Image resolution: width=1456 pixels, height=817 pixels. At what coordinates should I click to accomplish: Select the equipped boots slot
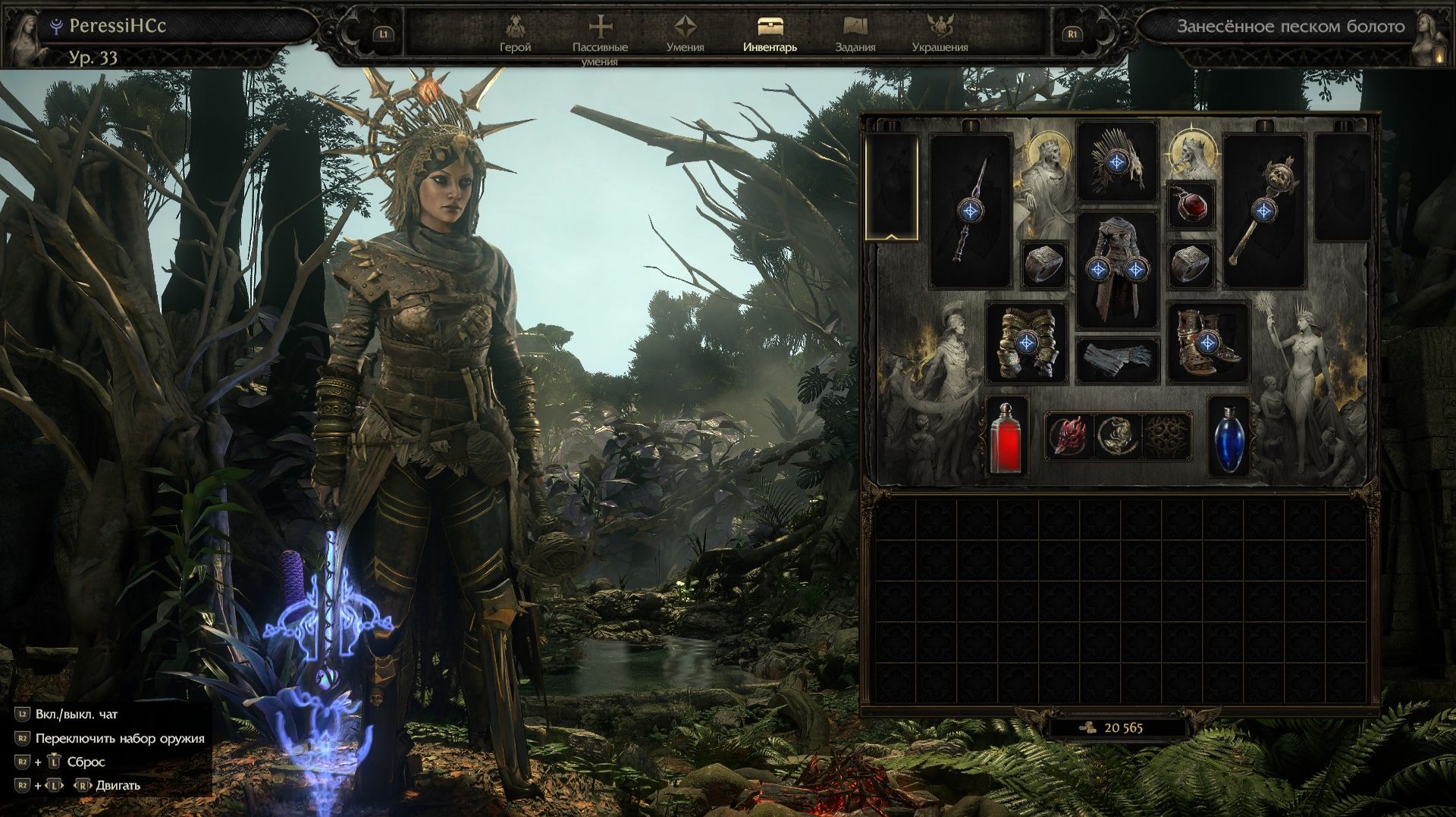[1208, 343]
